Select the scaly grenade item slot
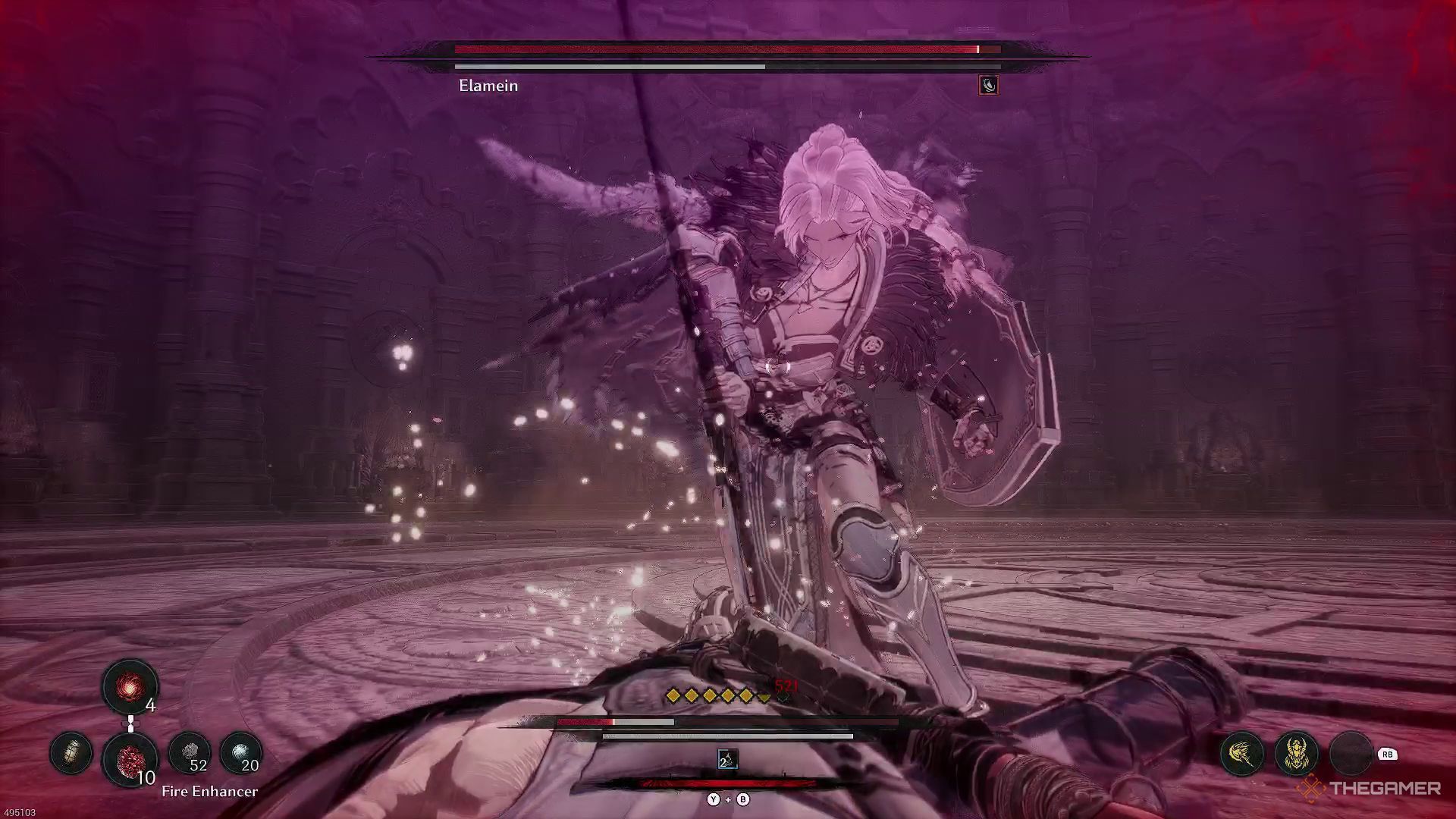Image resolution: width=1456 pixels, height=819 pixels. (x=71, y=753)
